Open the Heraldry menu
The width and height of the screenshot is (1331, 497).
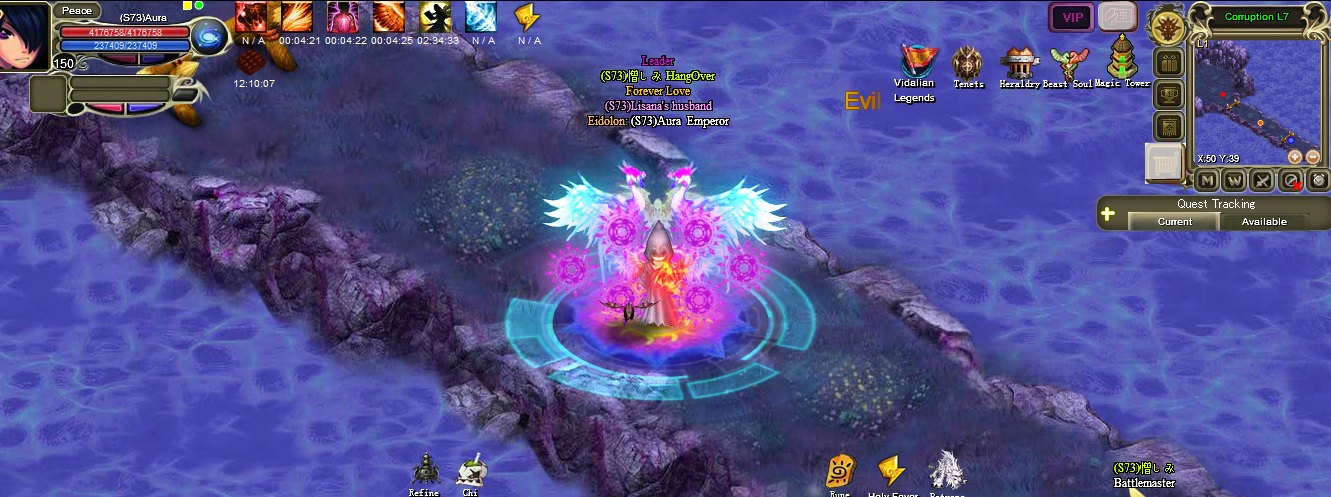coord(1018,65)
